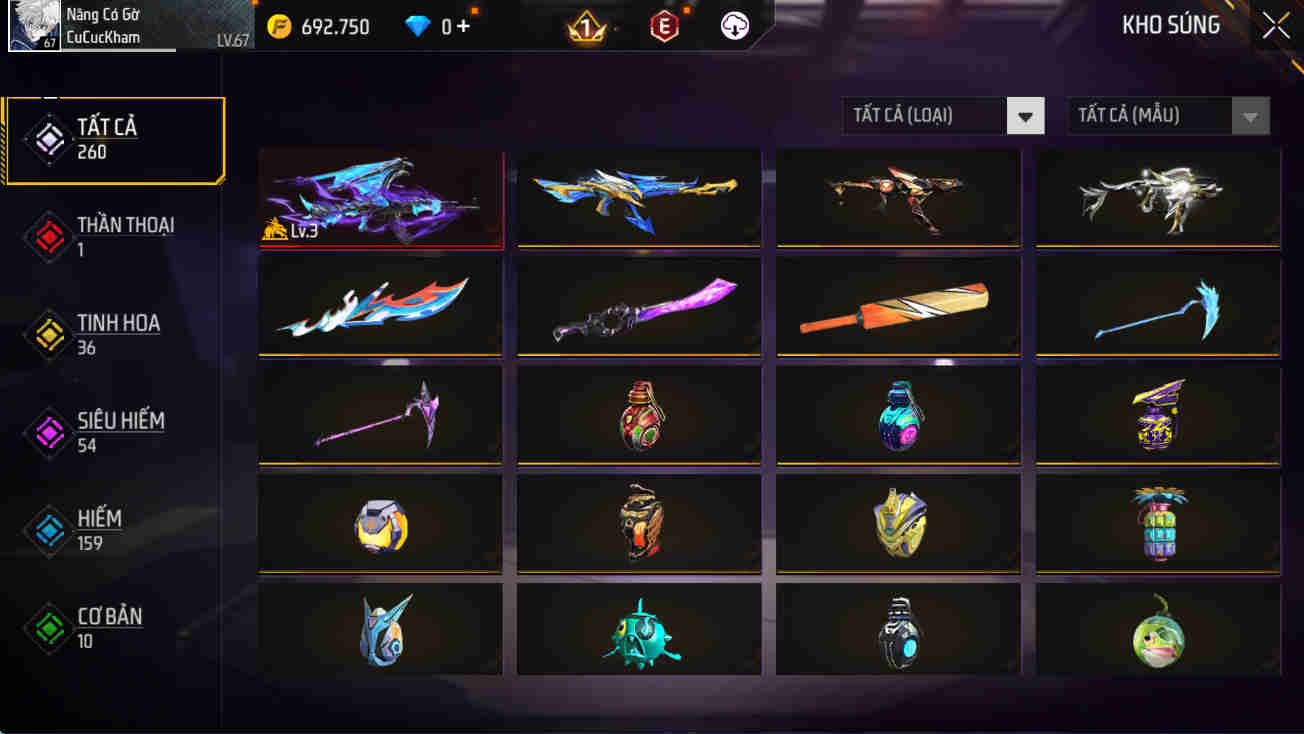Select the orange cricket bat skin
This screenshot has width=1304, height=734.
pyautogui.click(x=897, y=306)
